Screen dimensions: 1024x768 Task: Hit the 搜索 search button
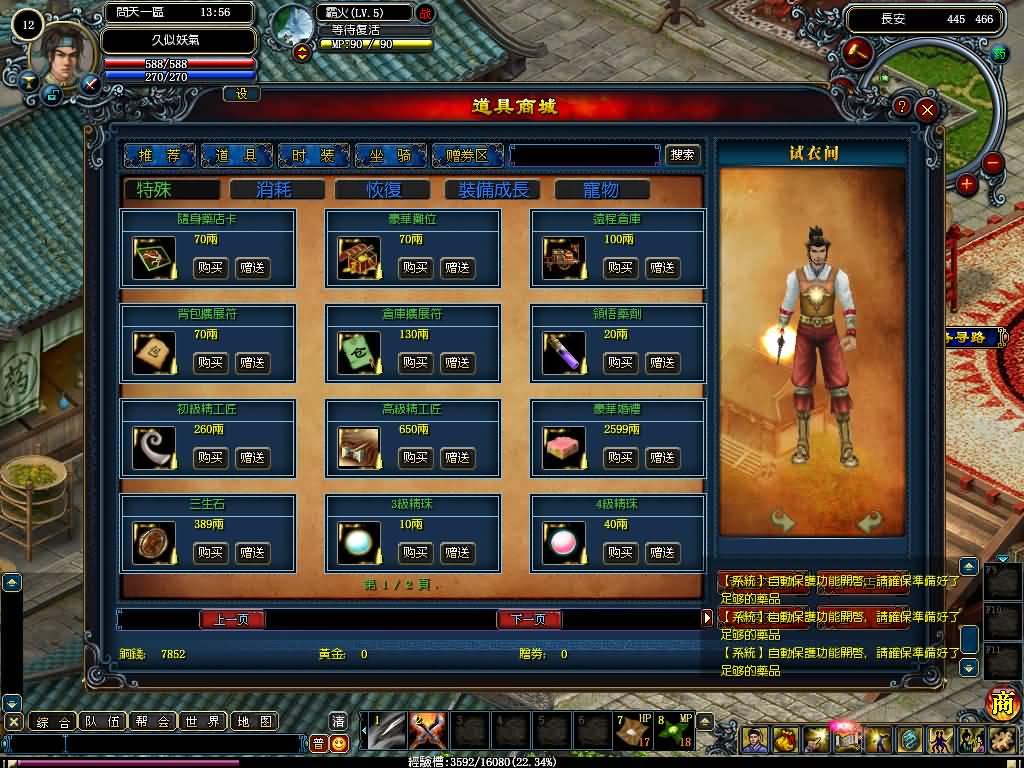[x=683, y=155]
